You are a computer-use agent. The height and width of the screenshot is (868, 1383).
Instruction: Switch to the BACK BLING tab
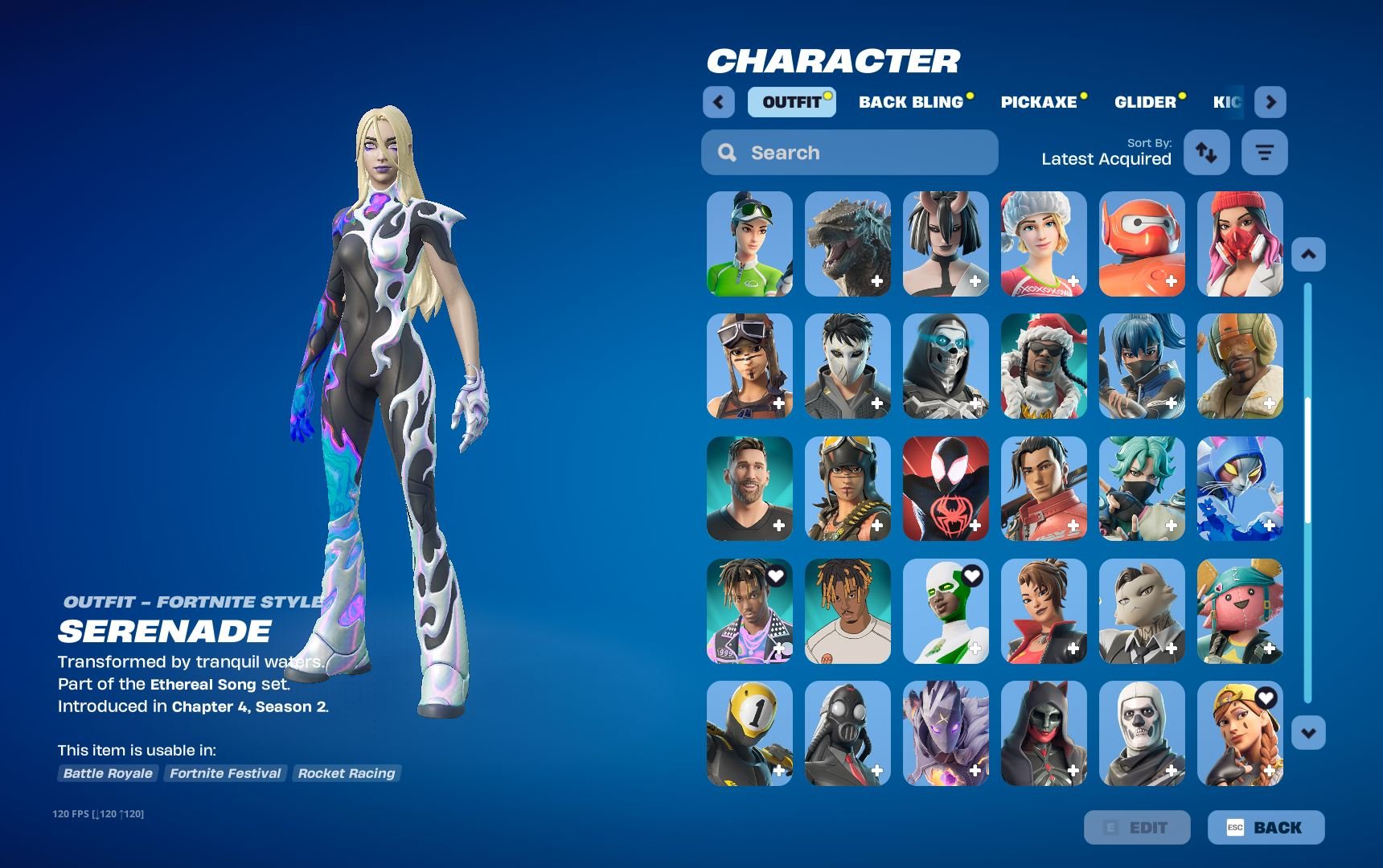(x=911, y=102)
